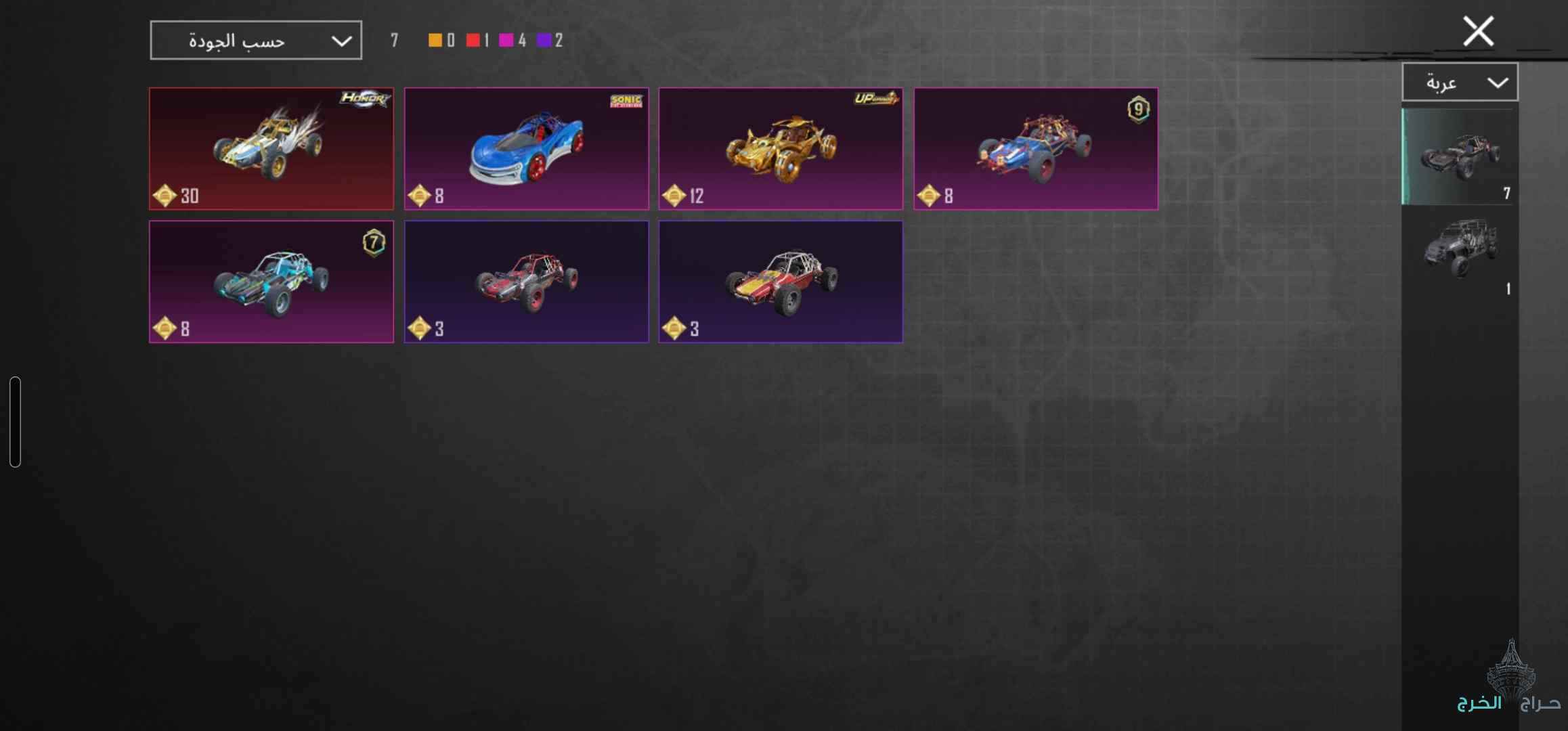Switch to the buggy tab with 7 skins
Viewport: 1568px width, 731px height.
click(1459, 157)
